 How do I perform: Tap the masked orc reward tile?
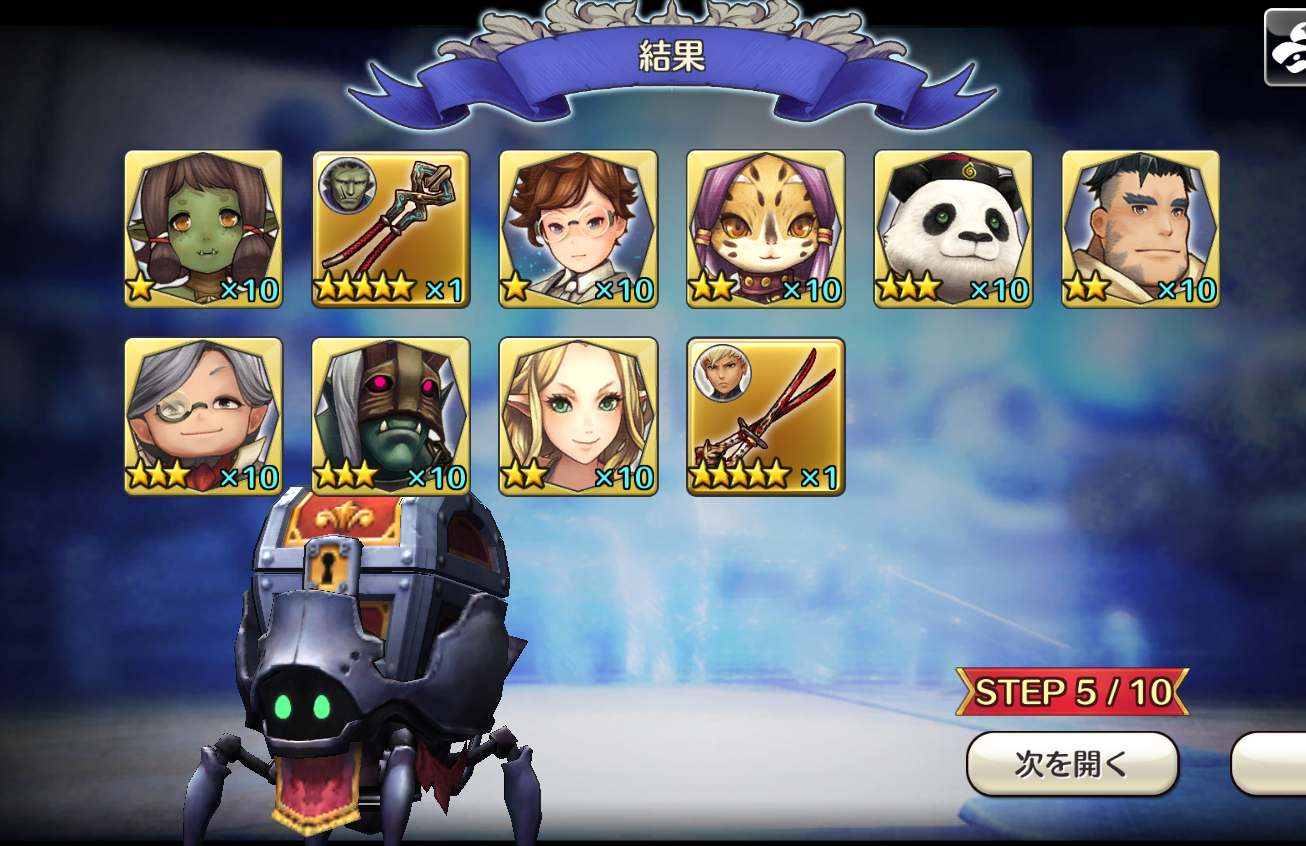tap(391, 416)
